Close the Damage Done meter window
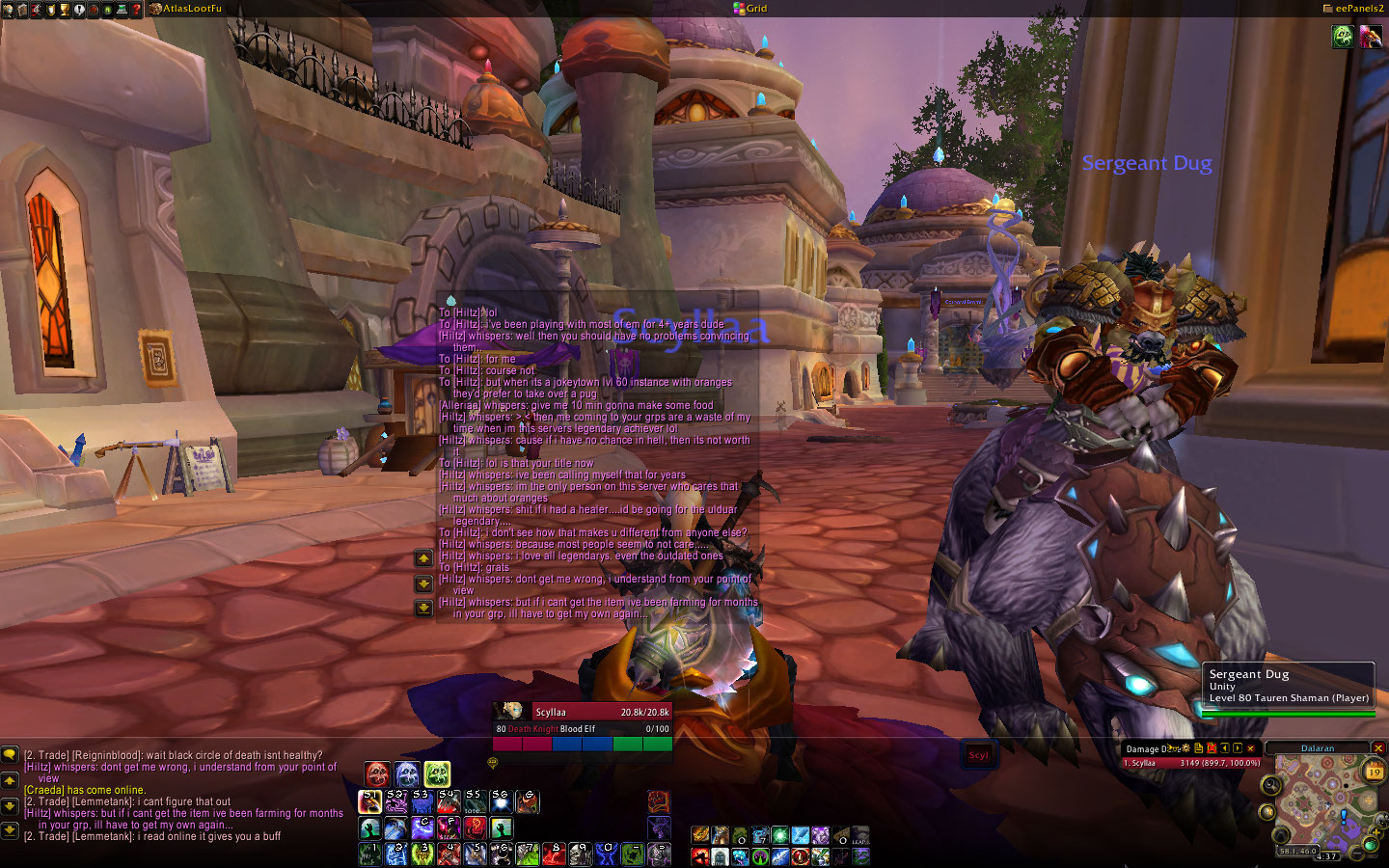This screenshot has height=868, width=1389. pyautogui.click(x=1251, y=748)
